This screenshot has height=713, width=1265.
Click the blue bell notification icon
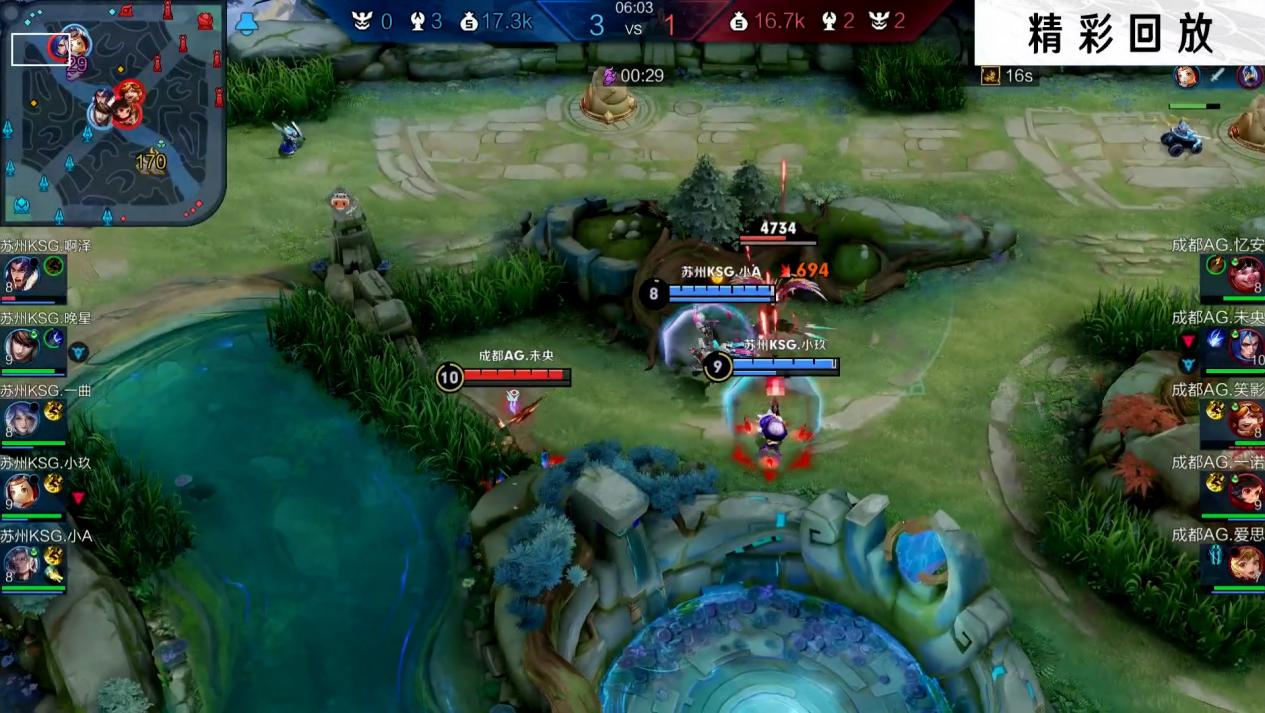click(247, 22)
